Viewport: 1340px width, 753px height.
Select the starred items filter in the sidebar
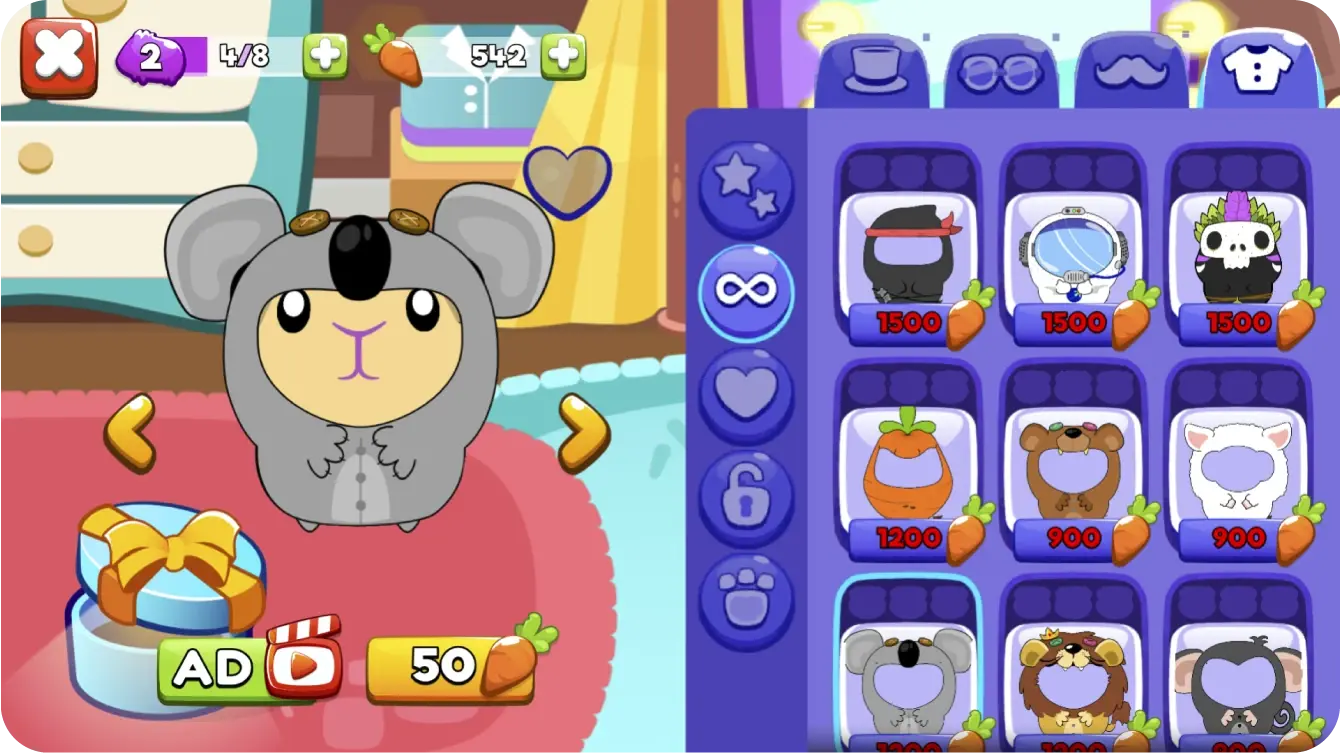point(746,184)
